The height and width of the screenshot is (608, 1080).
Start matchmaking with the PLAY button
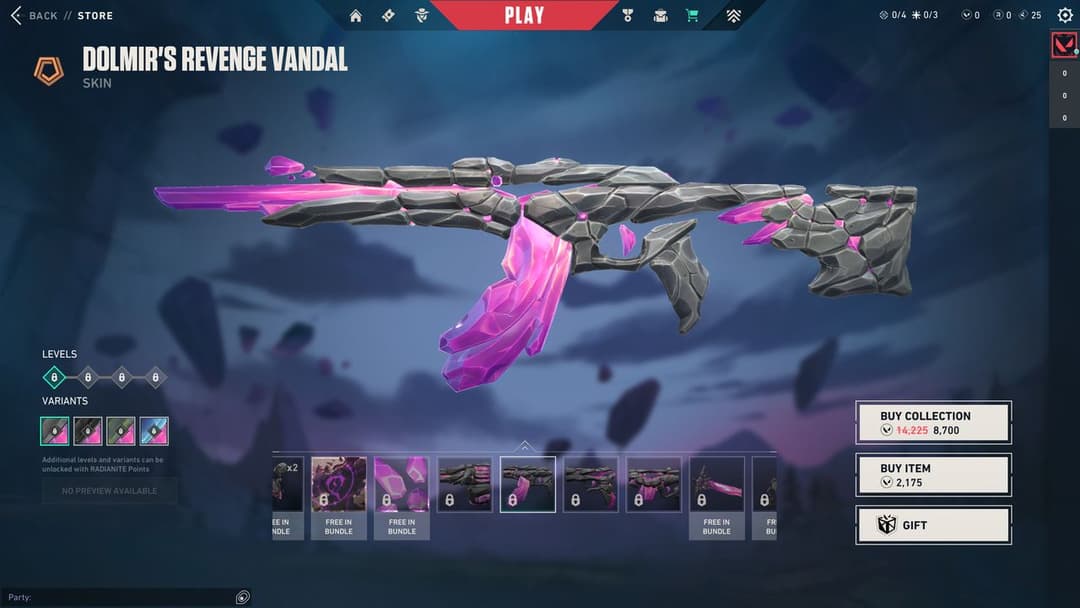pyautogui.click(x=524, y=15)
